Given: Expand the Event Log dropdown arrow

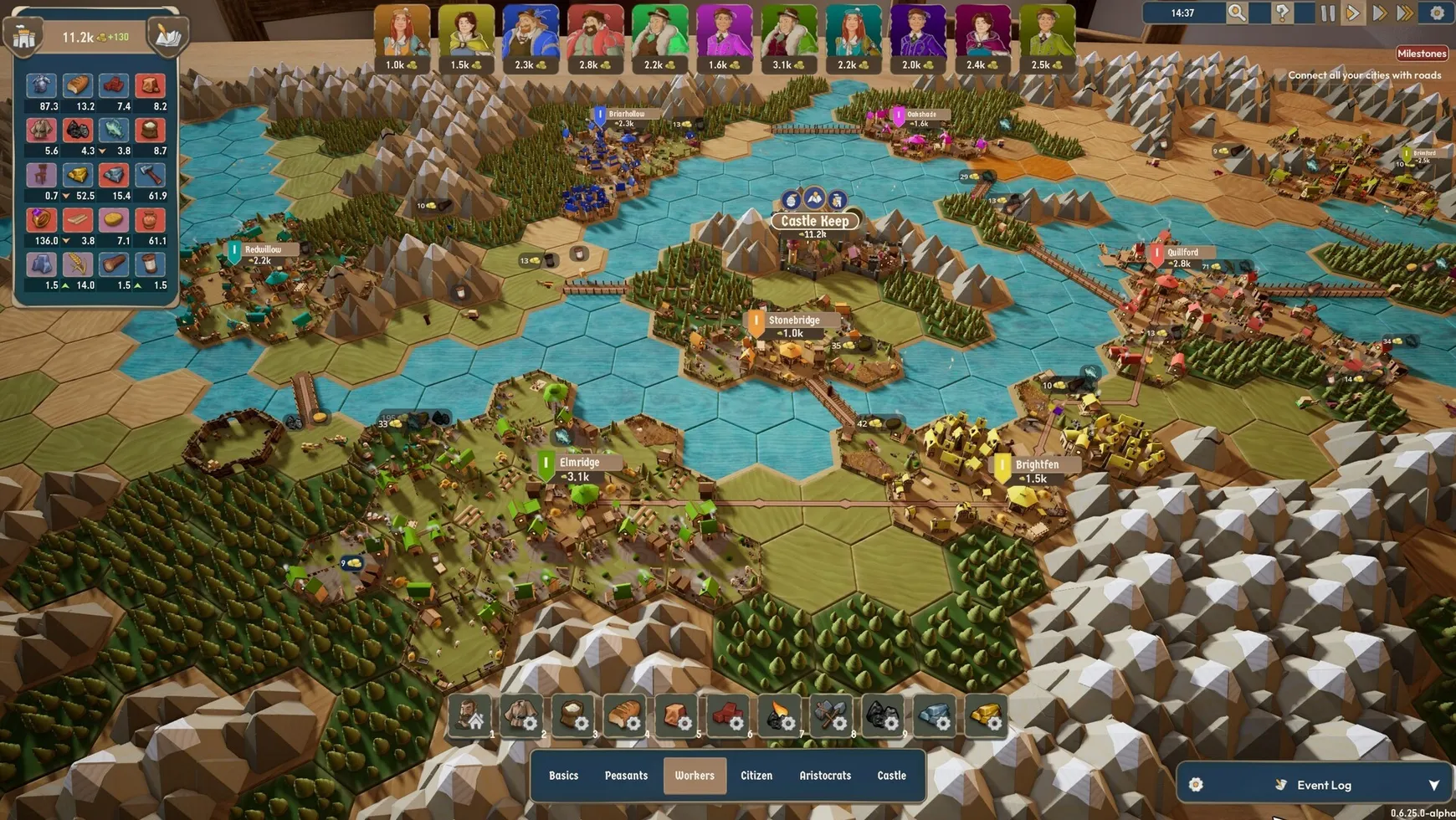Looking at the screenshot, I should click(1433, 785).
